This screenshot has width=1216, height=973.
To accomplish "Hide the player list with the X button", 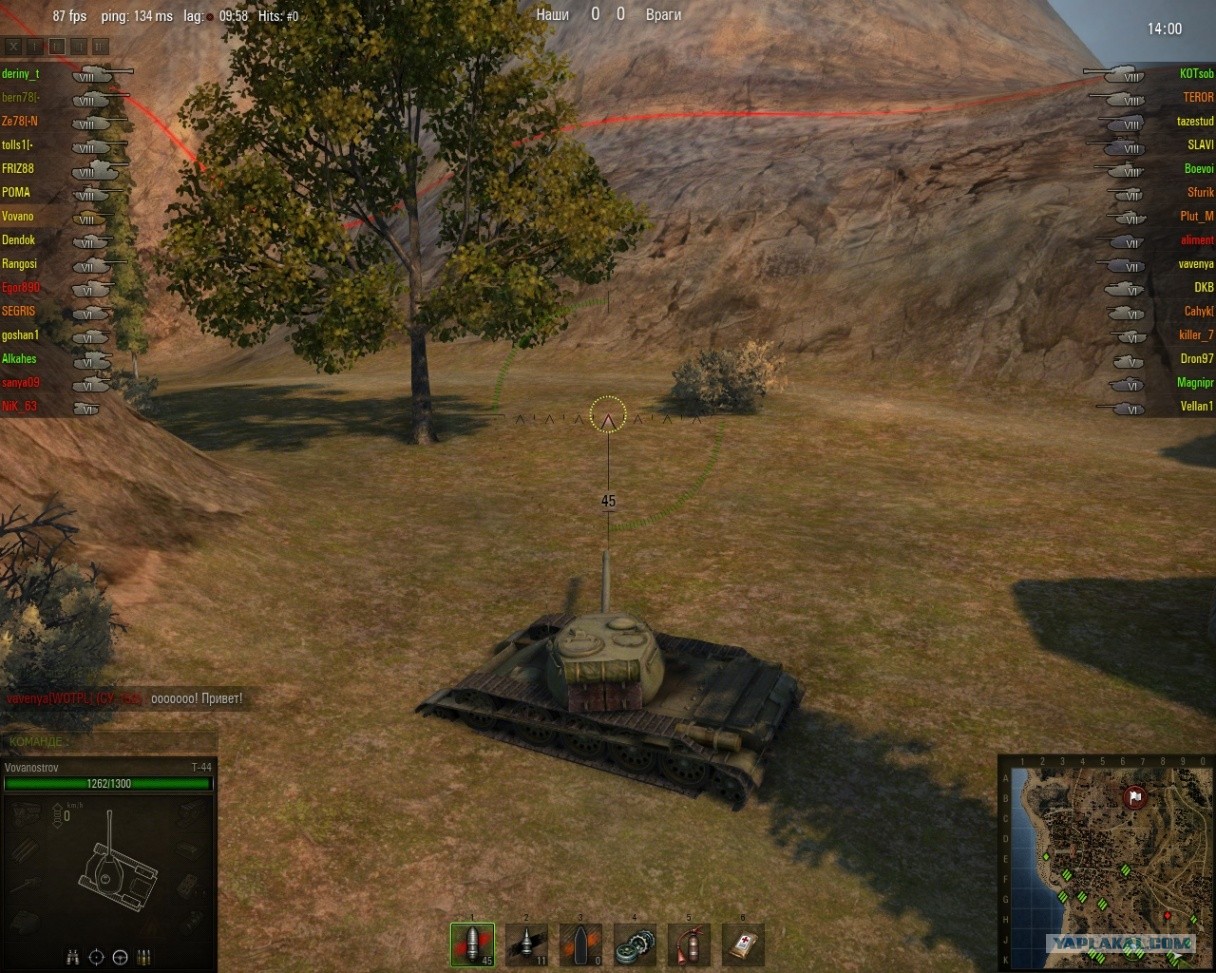I will coord(13,46).
